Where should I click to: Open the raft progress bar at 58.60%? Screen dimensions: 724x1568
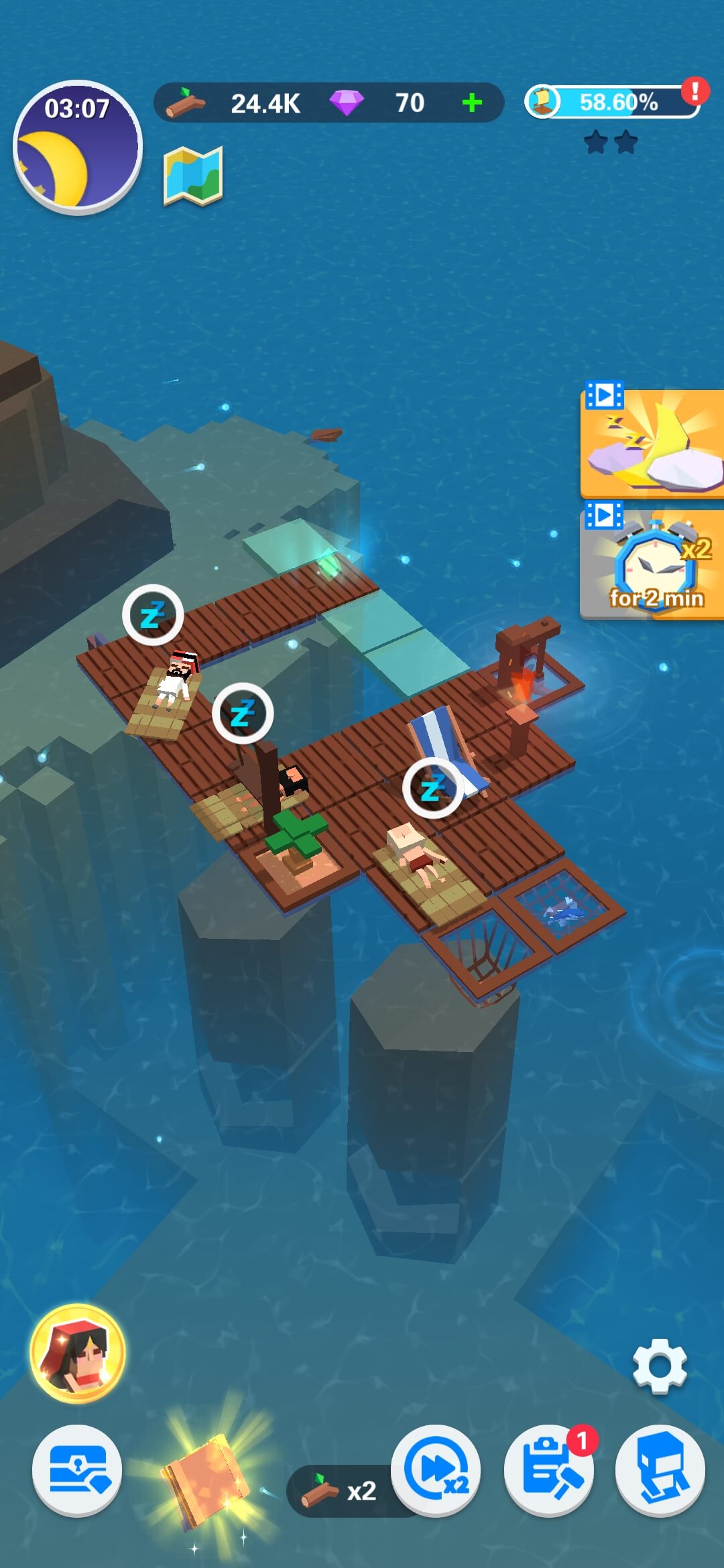[613, 103]
